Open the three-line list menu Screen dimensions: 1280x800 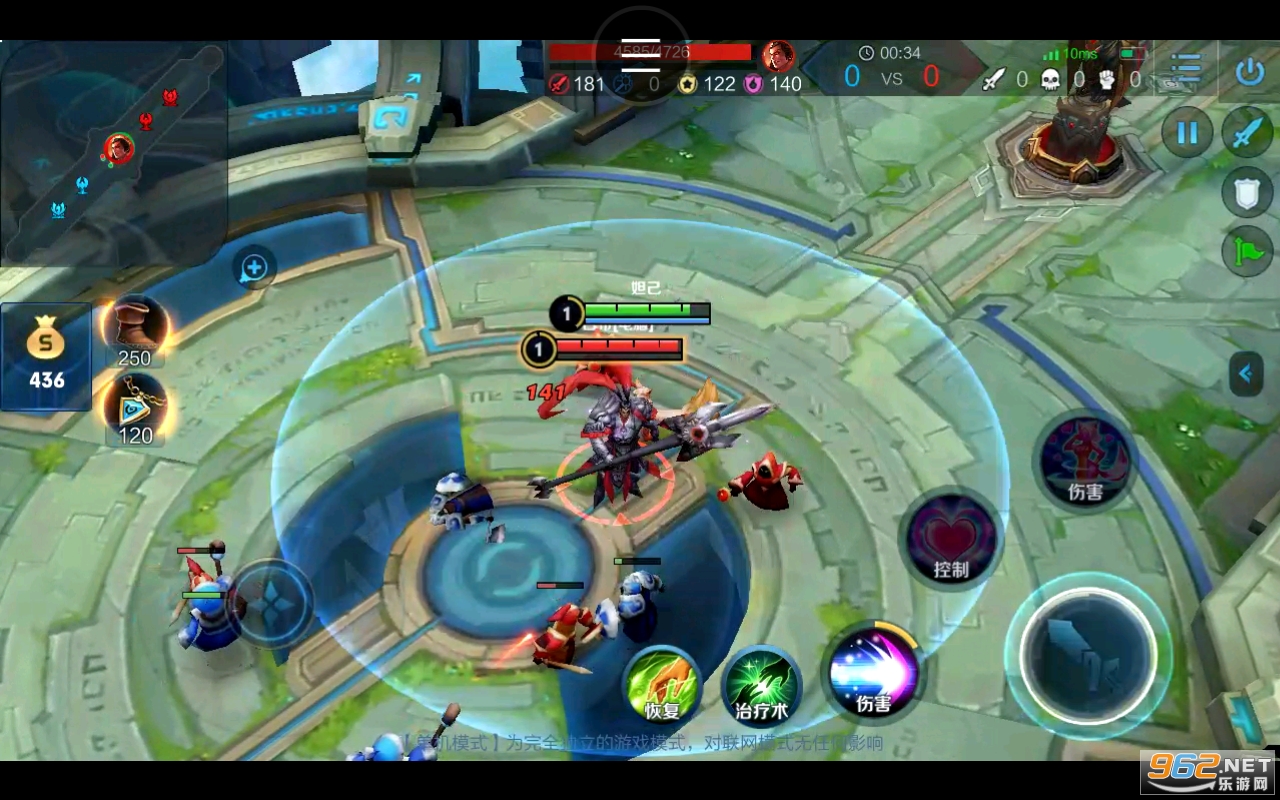click(x=1186, y=69)
